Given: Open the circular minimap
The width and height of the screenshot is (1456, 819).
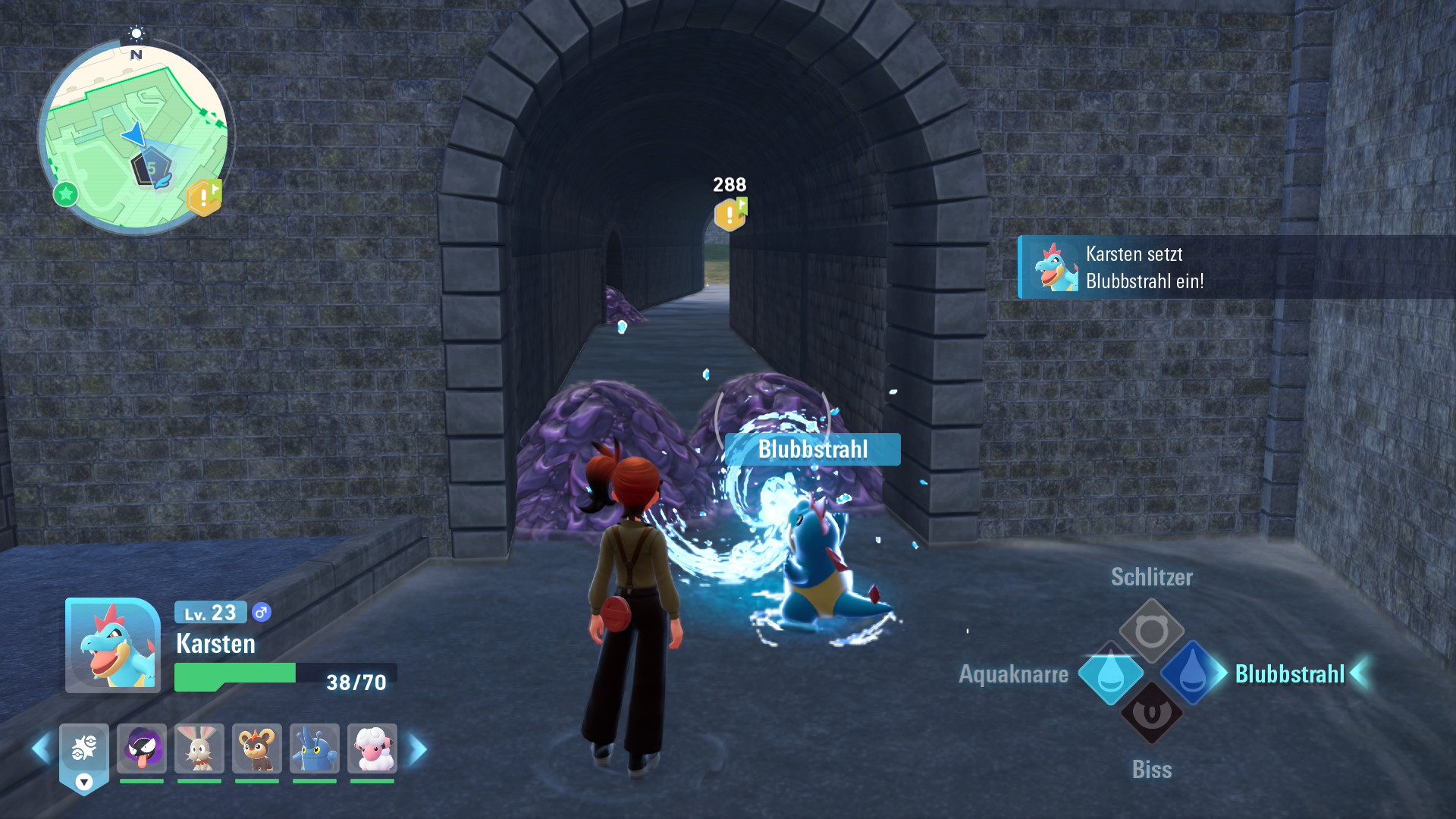Looking at the screenshot, I should [136, 136].
